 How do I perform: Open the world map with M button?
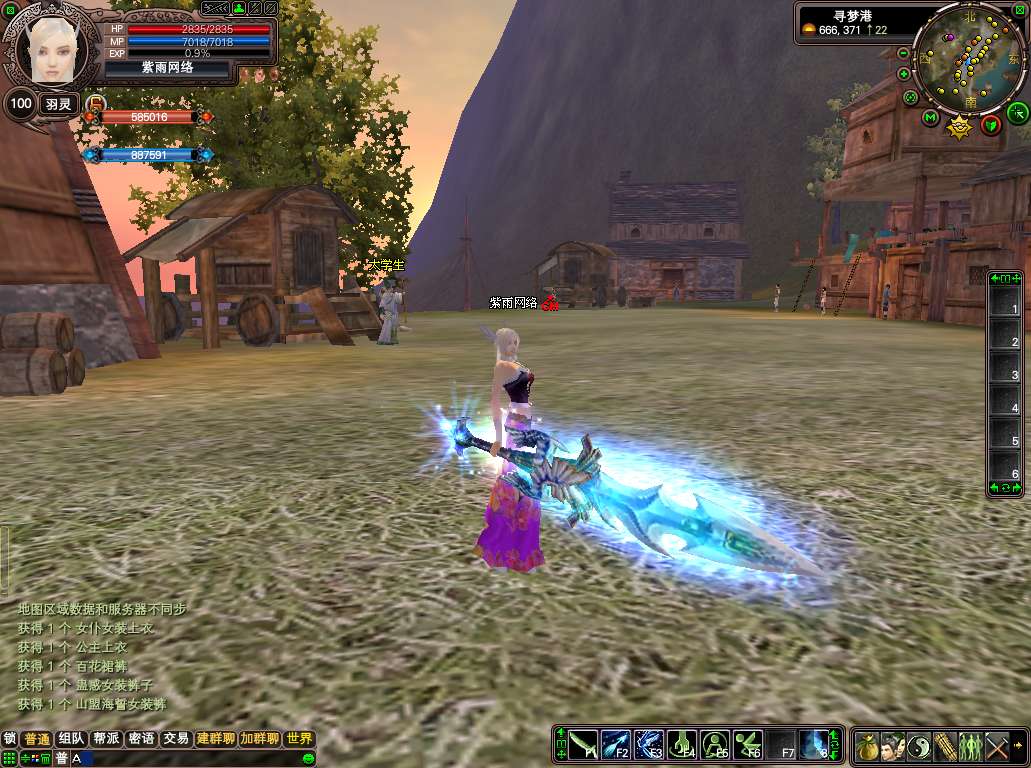point(930,119)
